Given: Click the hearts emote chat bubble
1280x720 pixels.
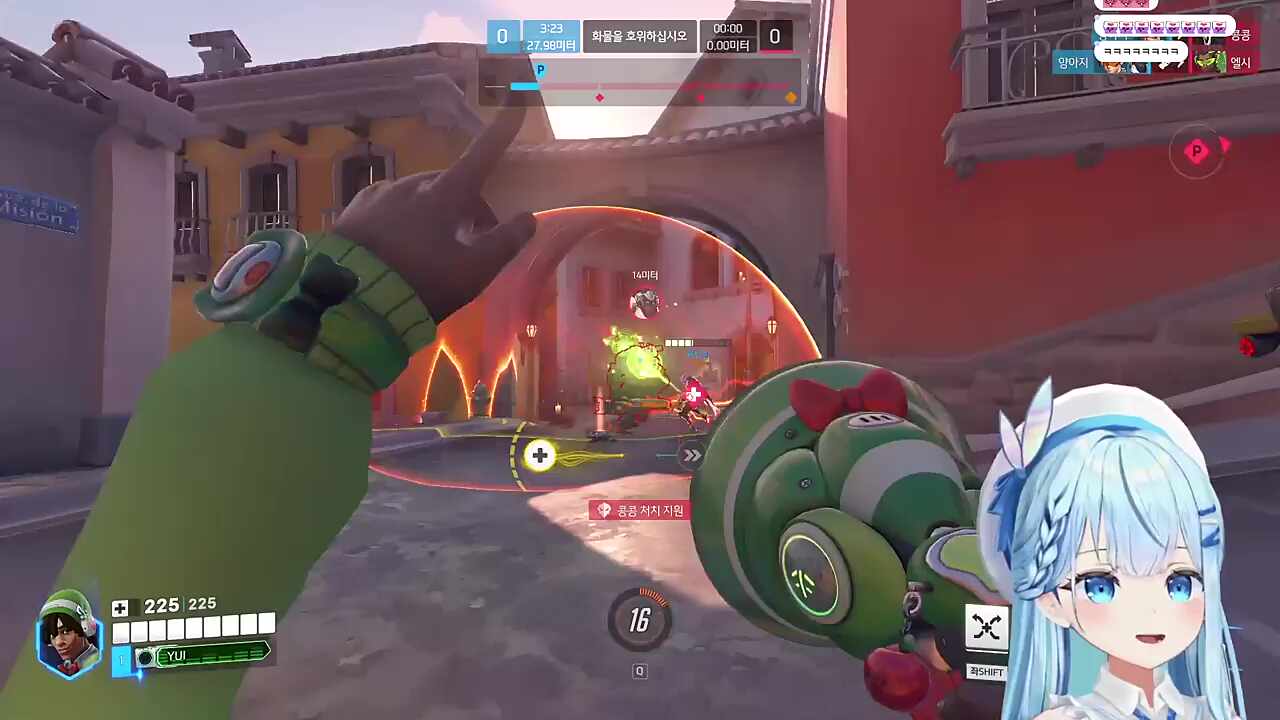Looking at the screenshot, I should [x=1164, y=27].
